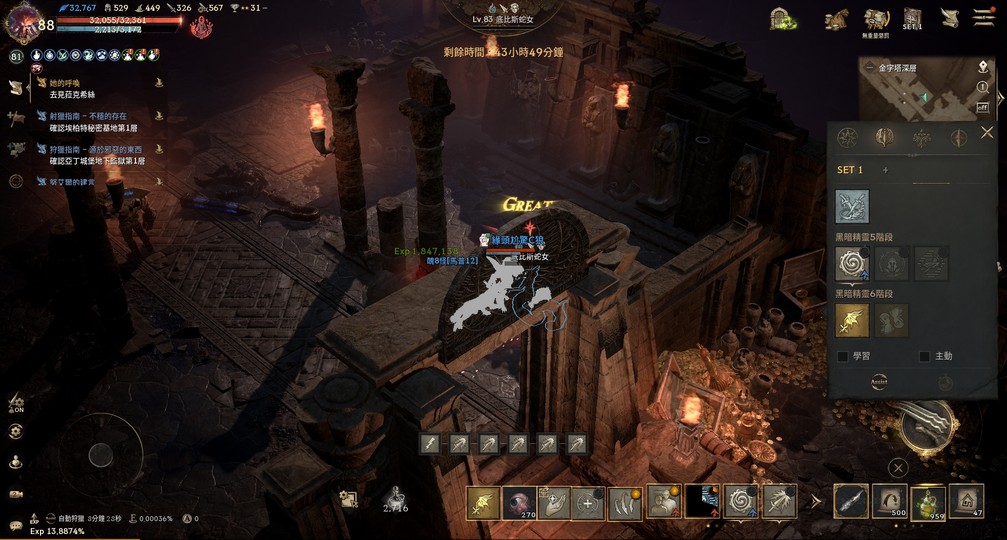Screen dimensions: 1007x540
Task: Select the swirl skill under 黑暗精靈5階段
Action: click(x=852, y=264)
